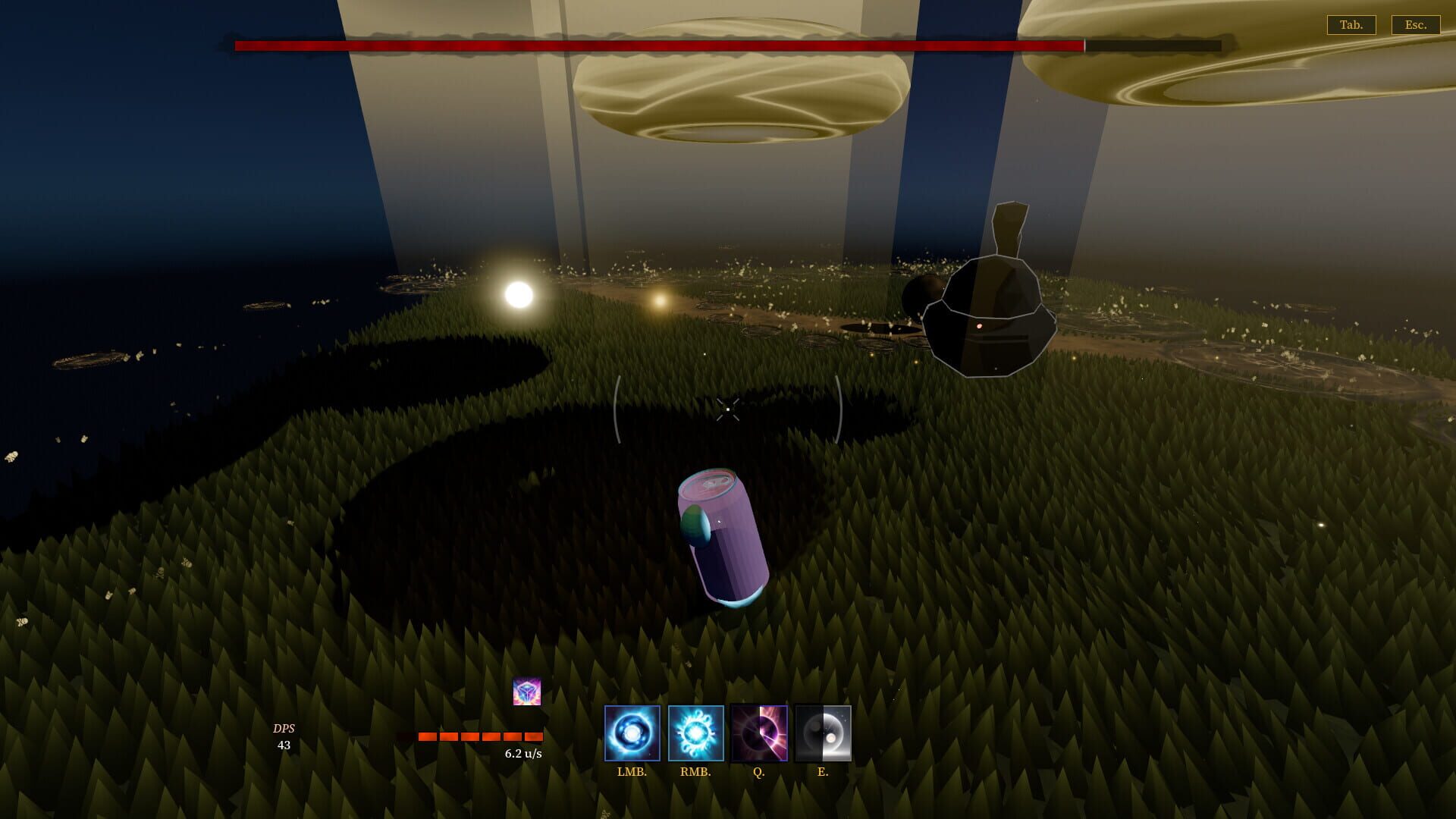Click the DPS value showing 43
This screenshot has height=819, width=1456.
(x=284, y=745)
